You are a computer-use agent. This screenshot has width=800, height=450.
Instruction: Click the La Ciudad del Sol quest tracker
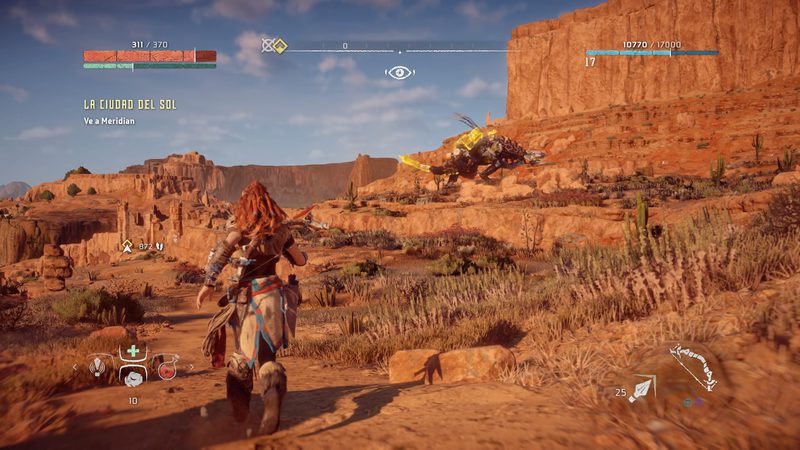(x=130, y=104)
